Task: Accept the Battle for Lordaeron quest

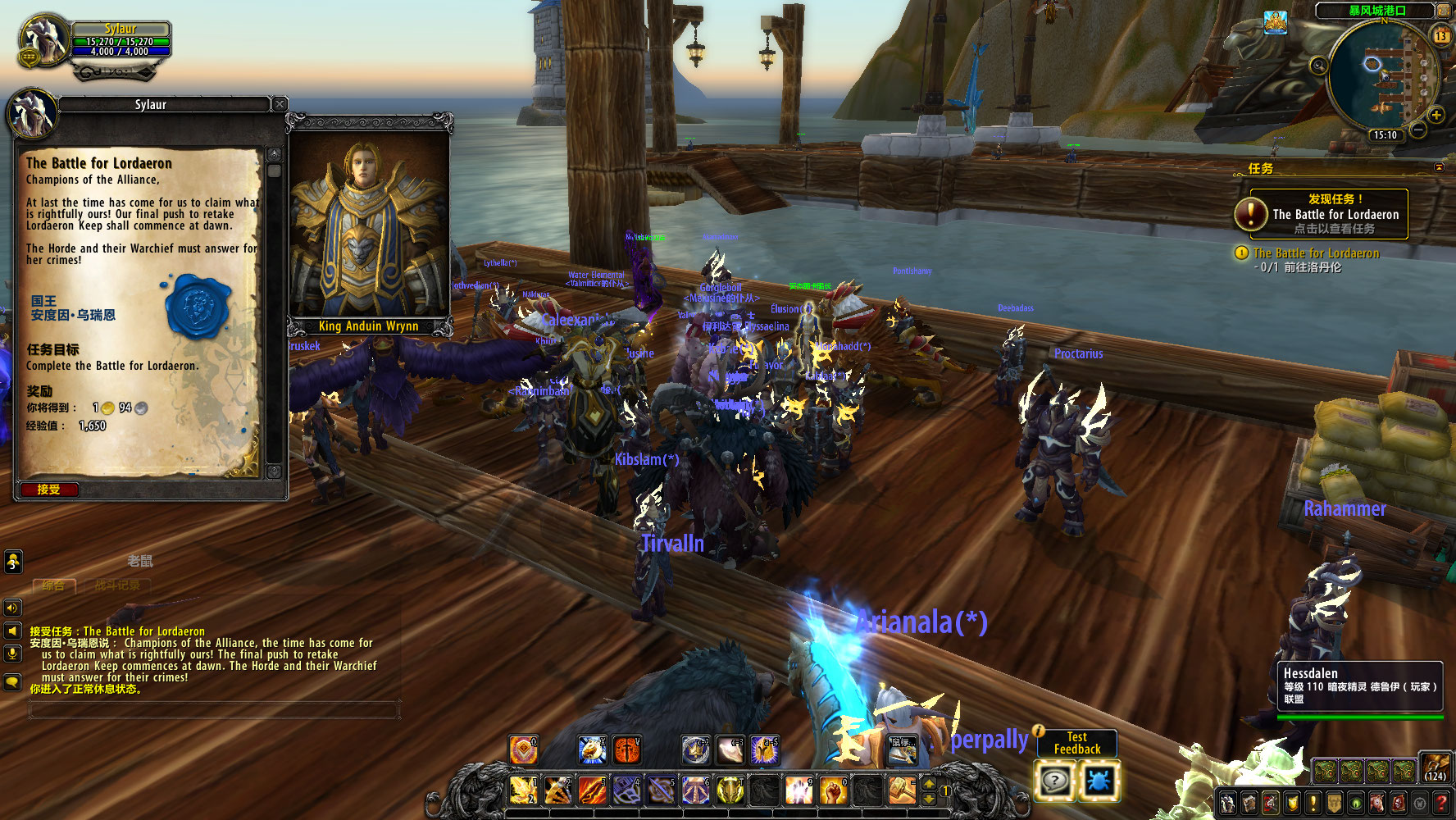Action: [49, 490]
